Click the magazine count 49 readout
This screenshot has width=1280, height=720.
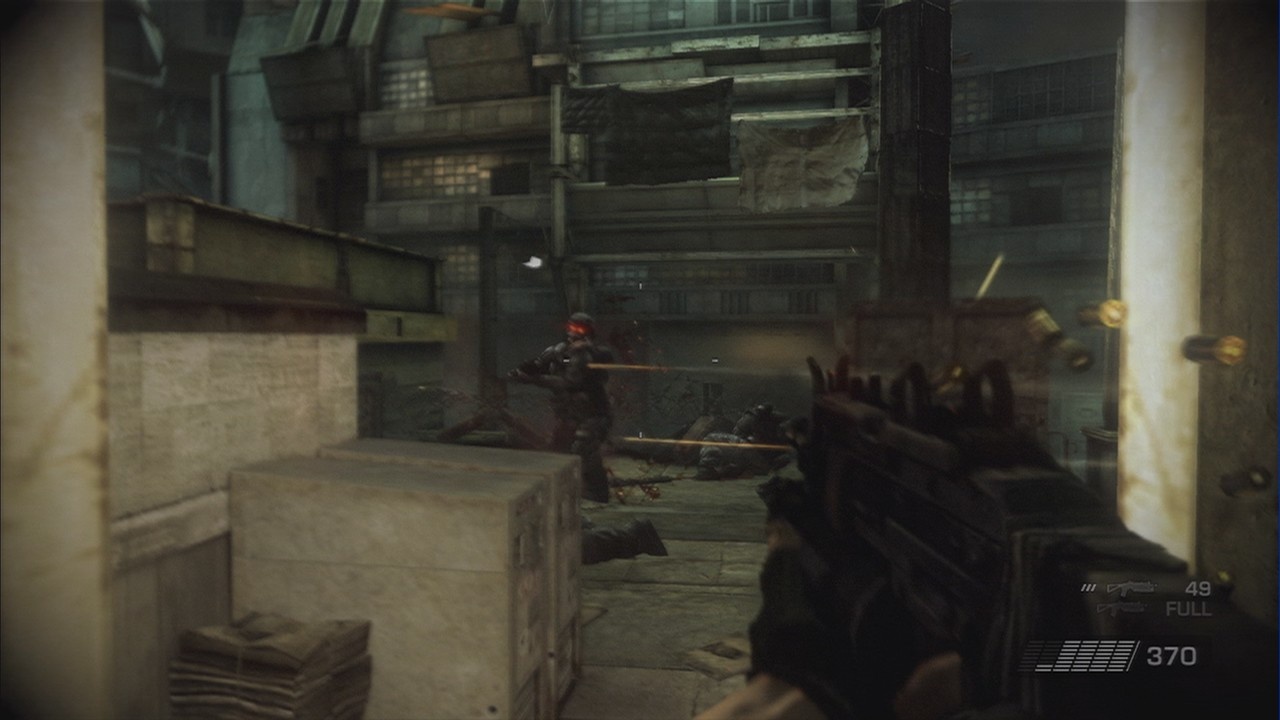click(1199, 589)
